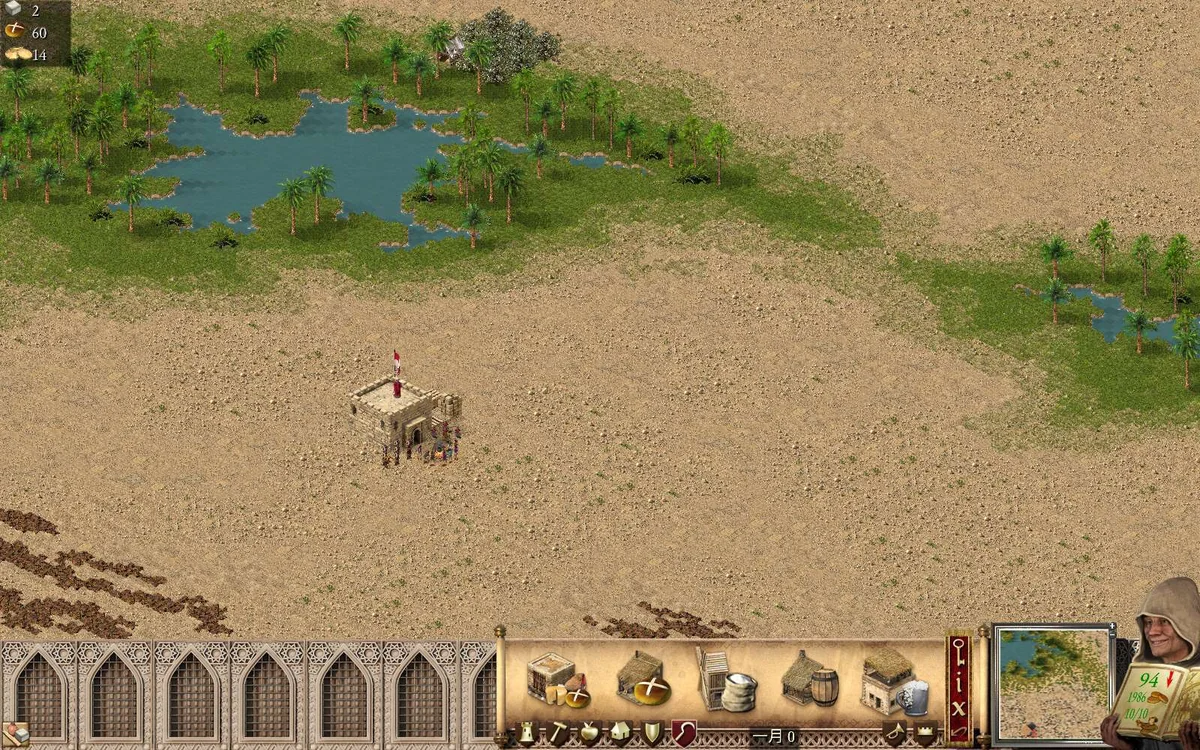
Task: Open the house town buildings tab
Action: [621, 733]
